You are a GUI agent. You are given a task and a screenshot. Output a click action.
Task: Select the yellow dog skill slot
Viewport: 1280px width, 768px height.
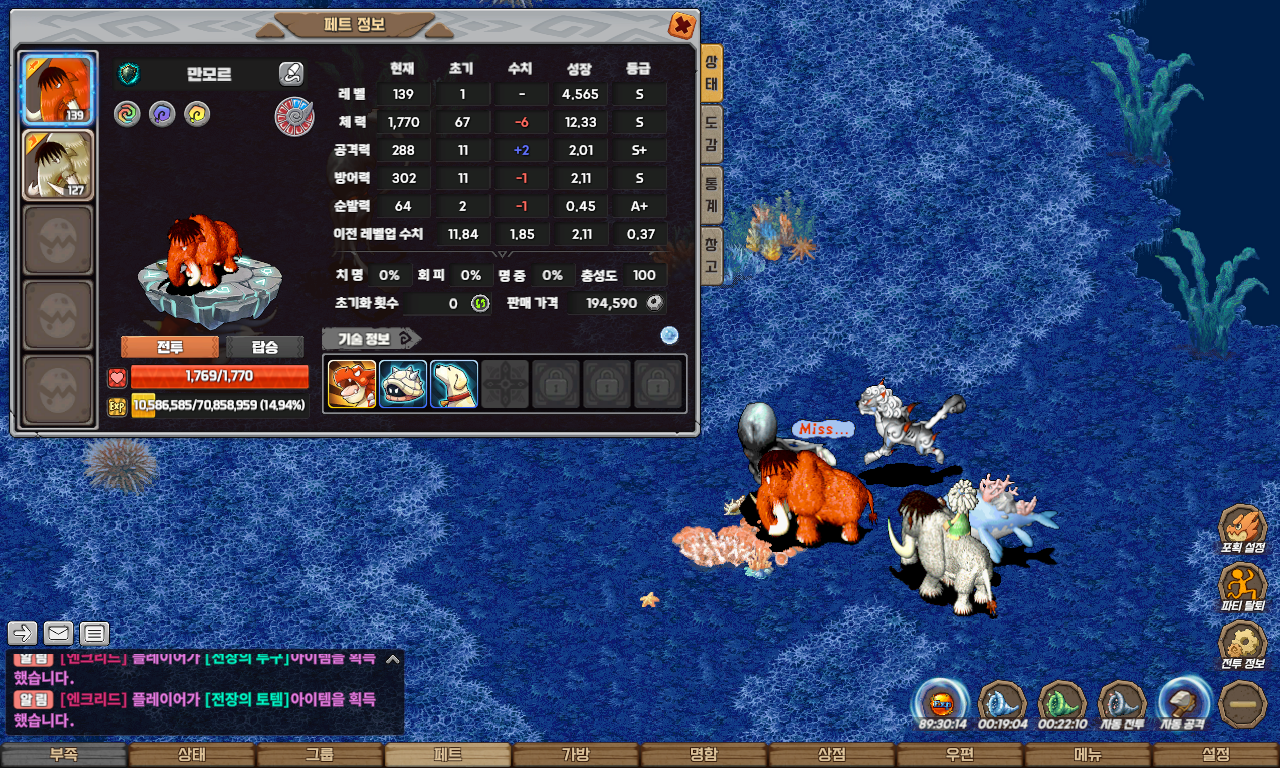(x=454, y=384)
